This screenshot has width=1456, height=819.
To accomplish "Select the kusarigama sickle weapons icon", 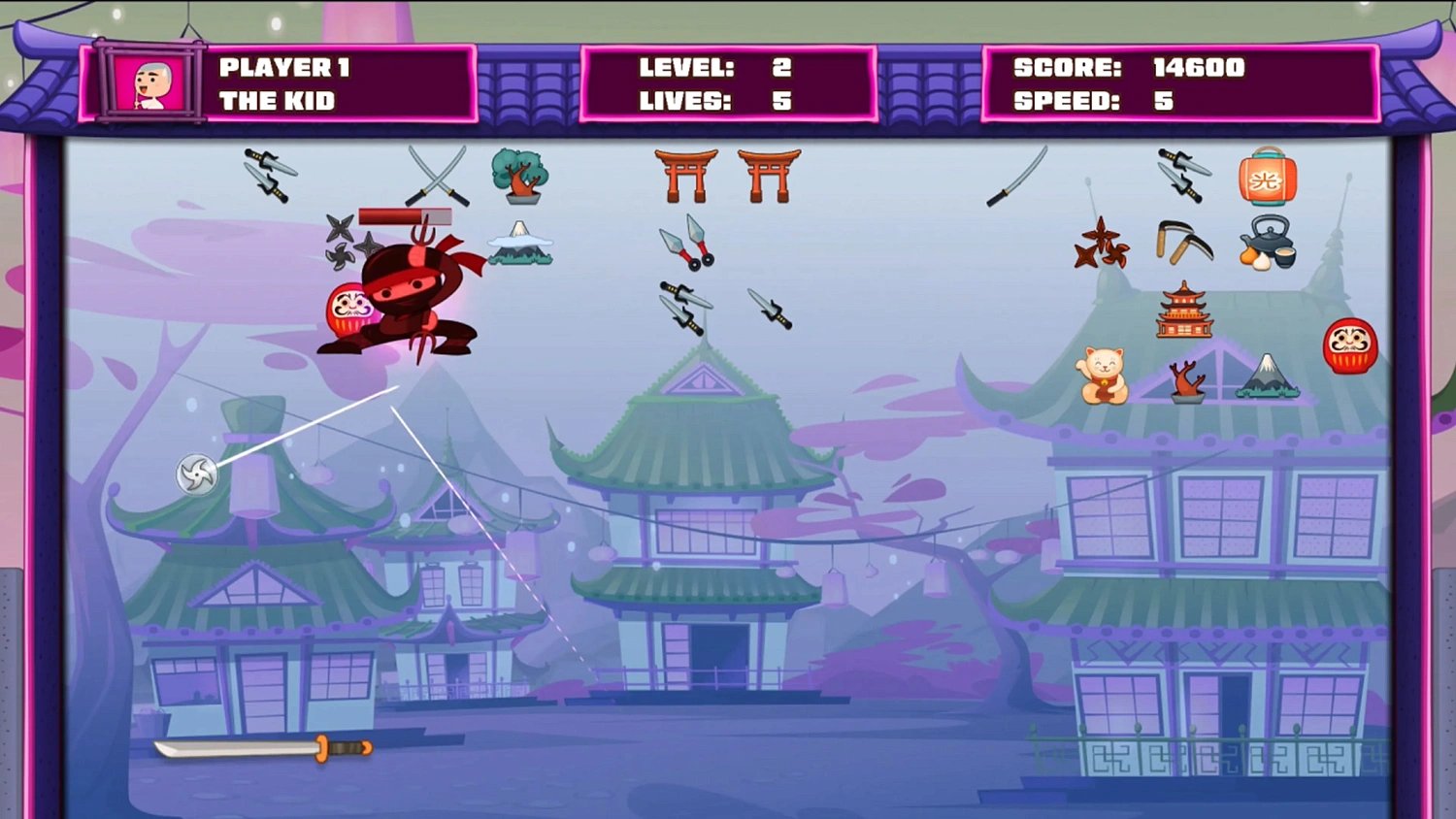I will pos(1182,245).
